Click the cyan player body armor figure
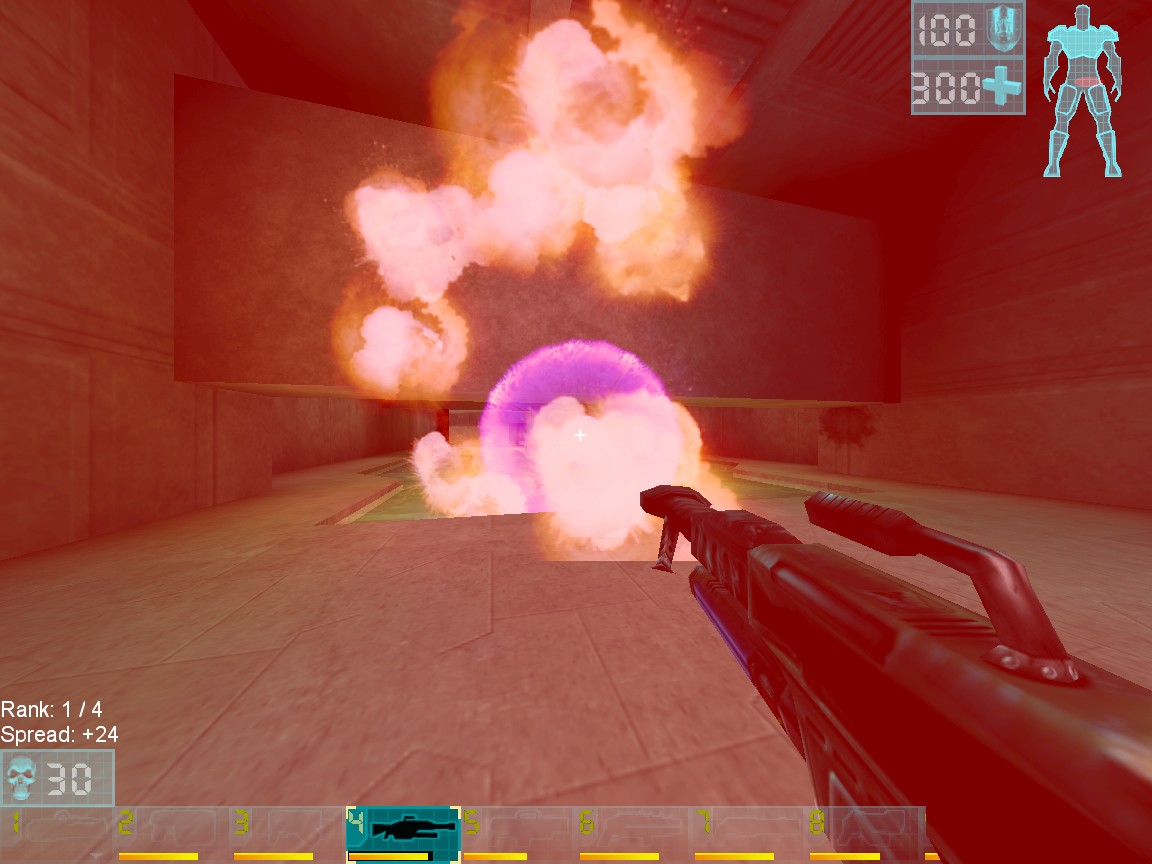 tap(1080, 90)
